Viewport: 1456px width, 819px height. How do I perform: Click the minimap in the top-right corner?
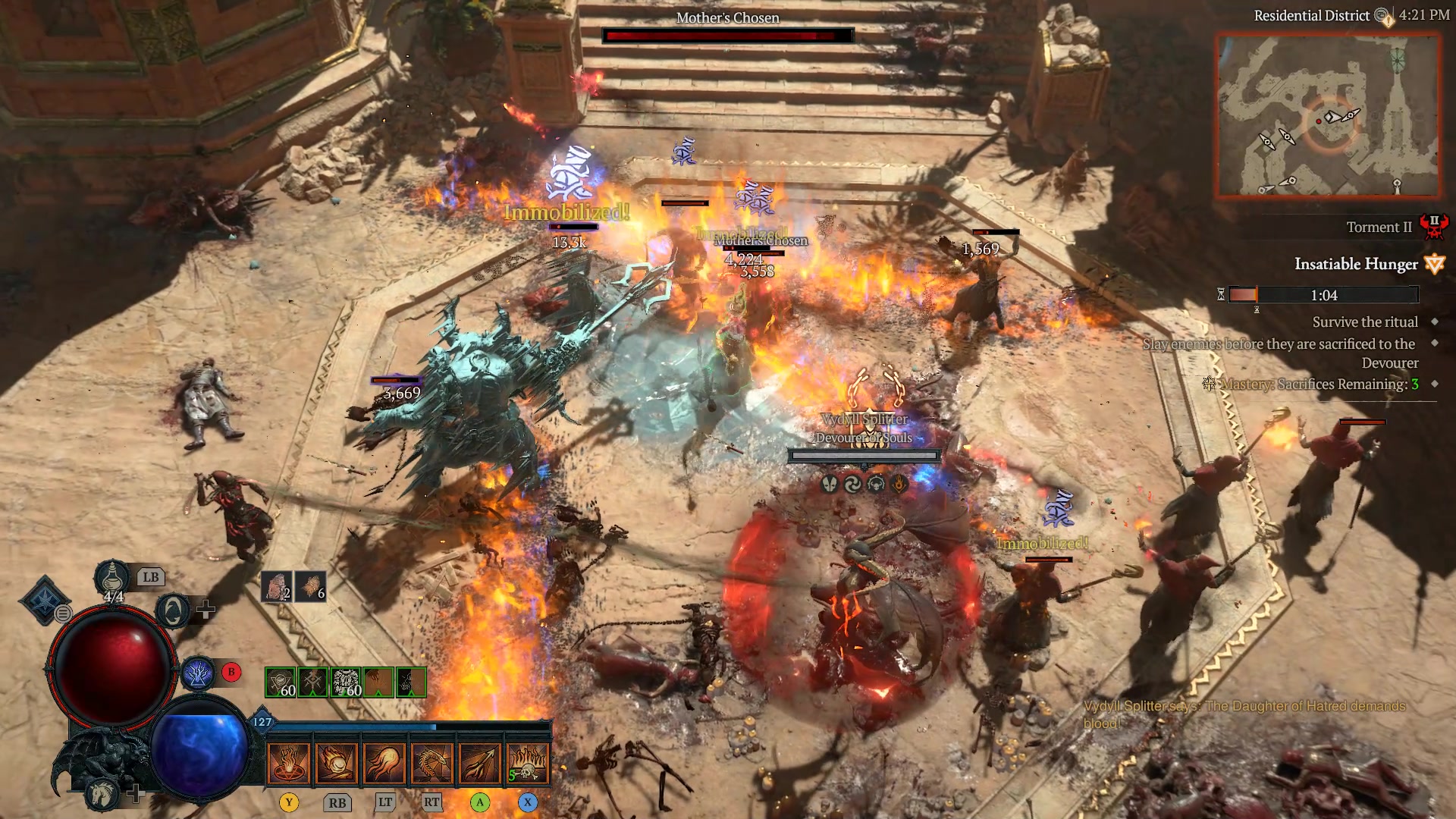pyautogui.click(x=1331, y=114)
